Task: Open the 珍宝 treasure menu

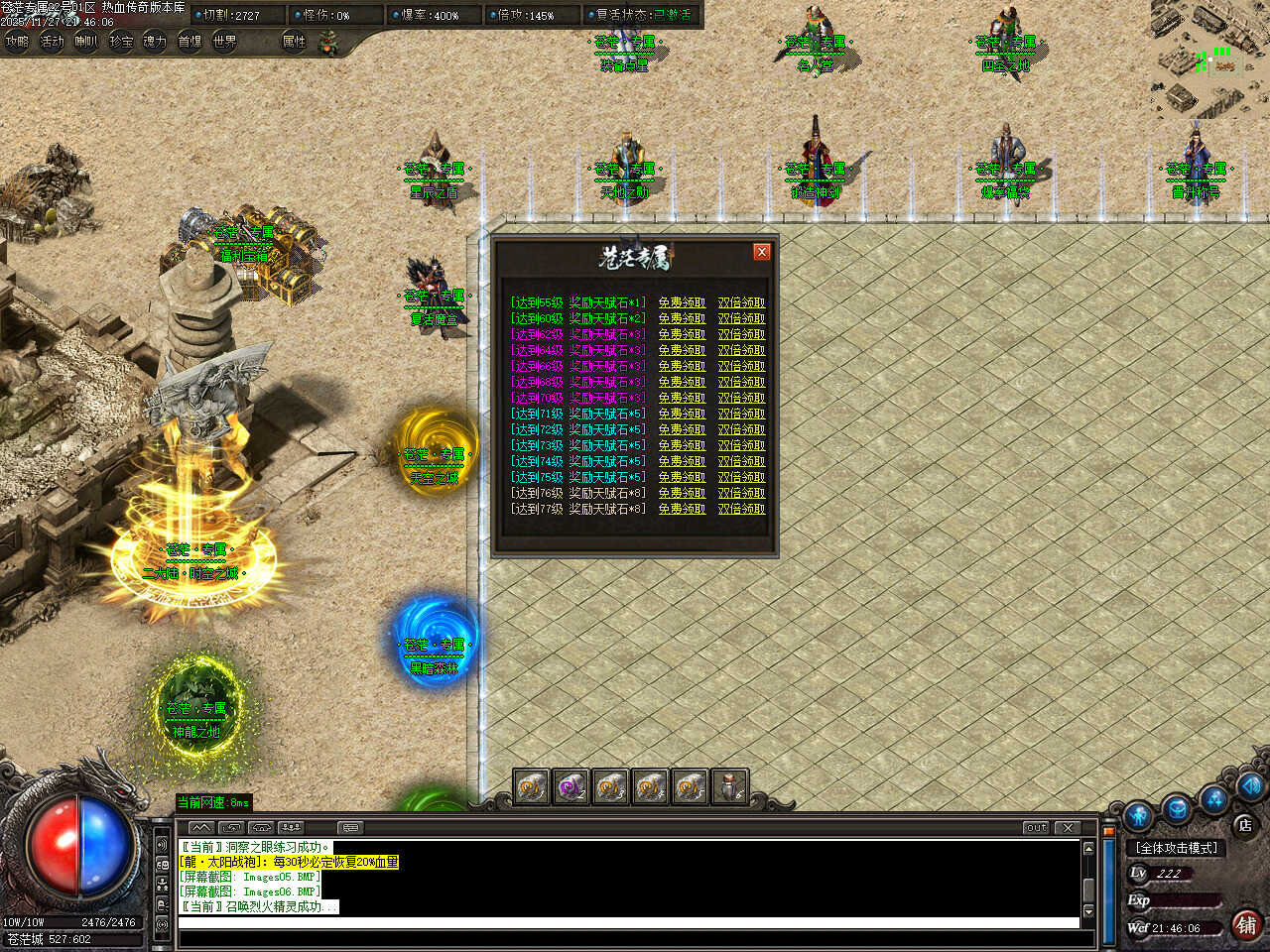Action: 121,42
